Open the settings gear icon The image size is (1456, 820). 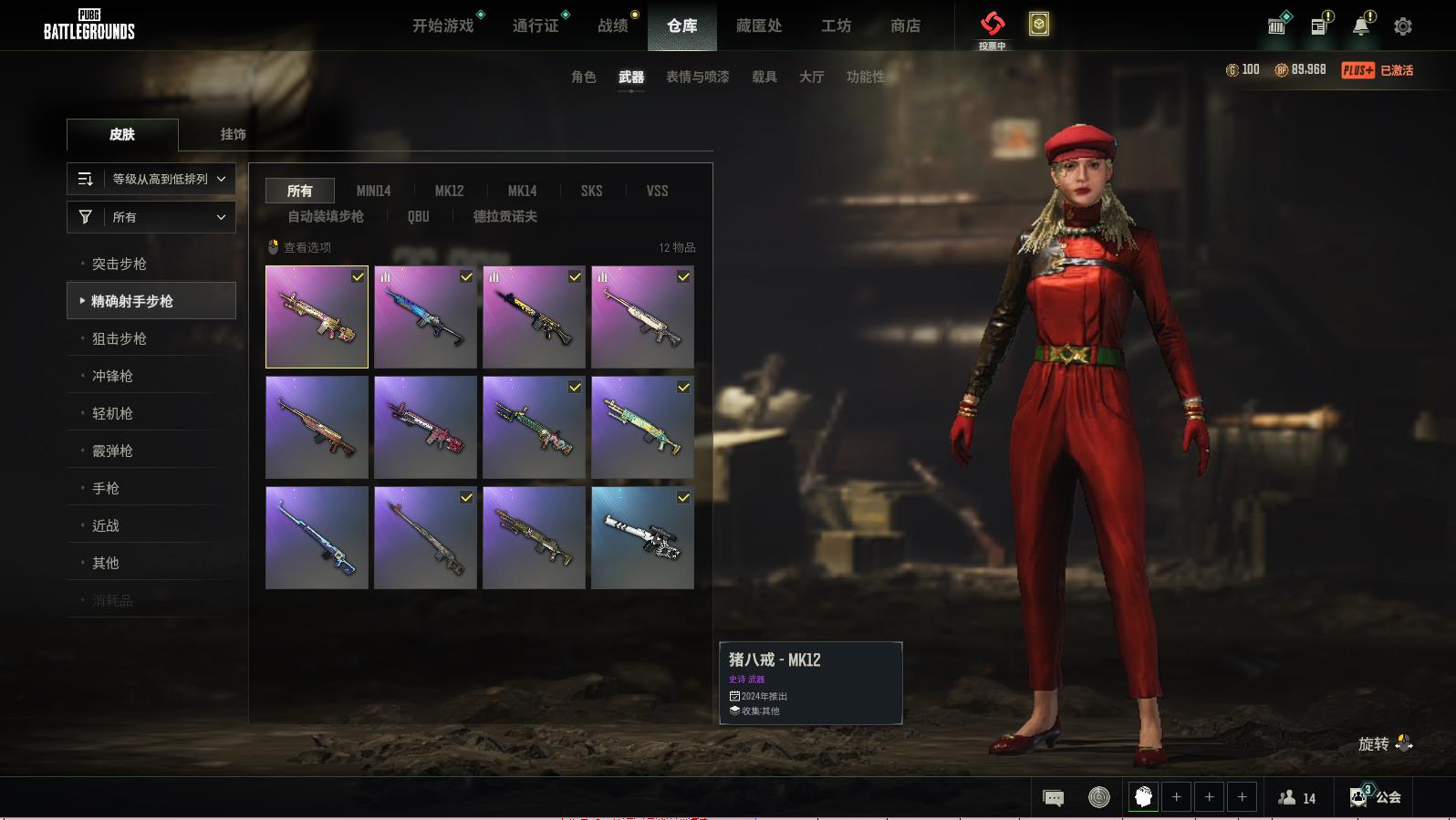1403,26
